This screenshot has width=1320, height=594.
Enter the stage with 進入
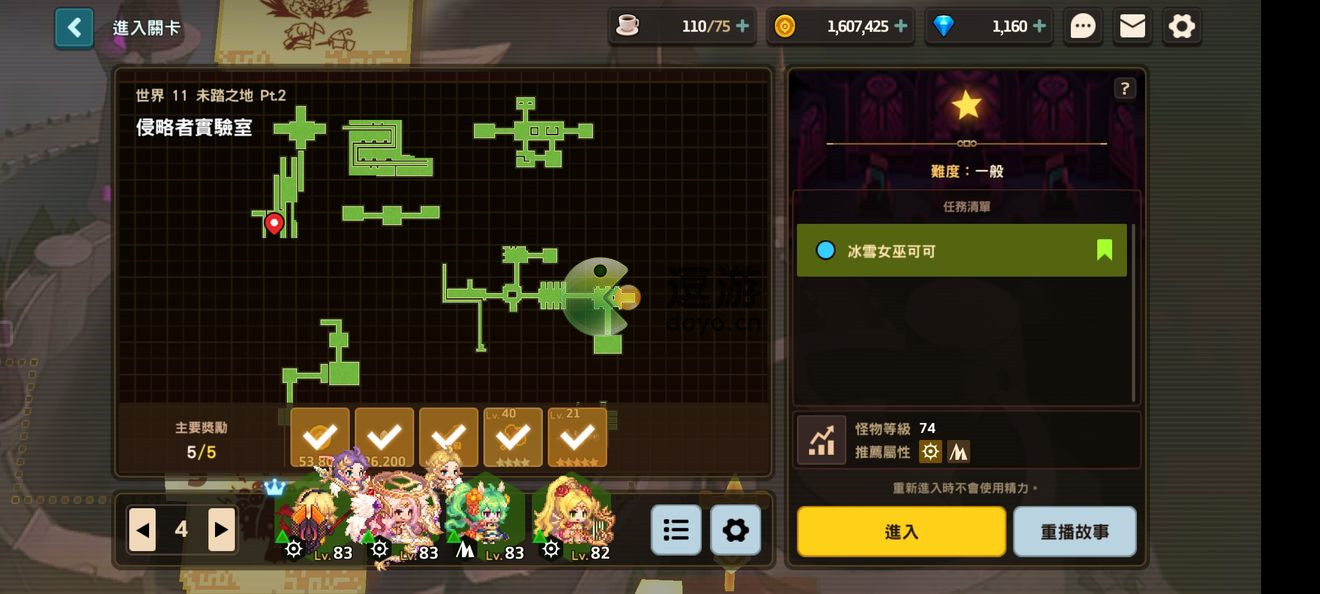901,531
